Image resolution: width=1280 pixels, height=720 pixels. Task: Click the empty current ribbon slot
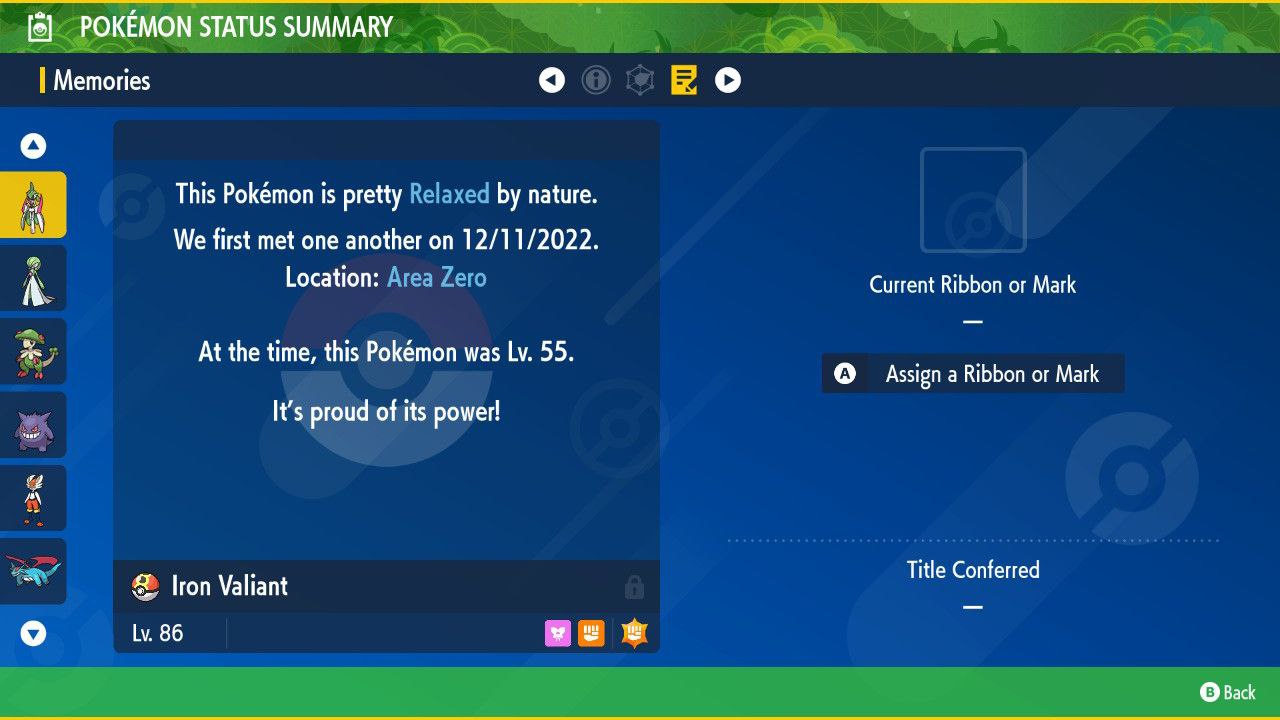(x=973, y=200)
